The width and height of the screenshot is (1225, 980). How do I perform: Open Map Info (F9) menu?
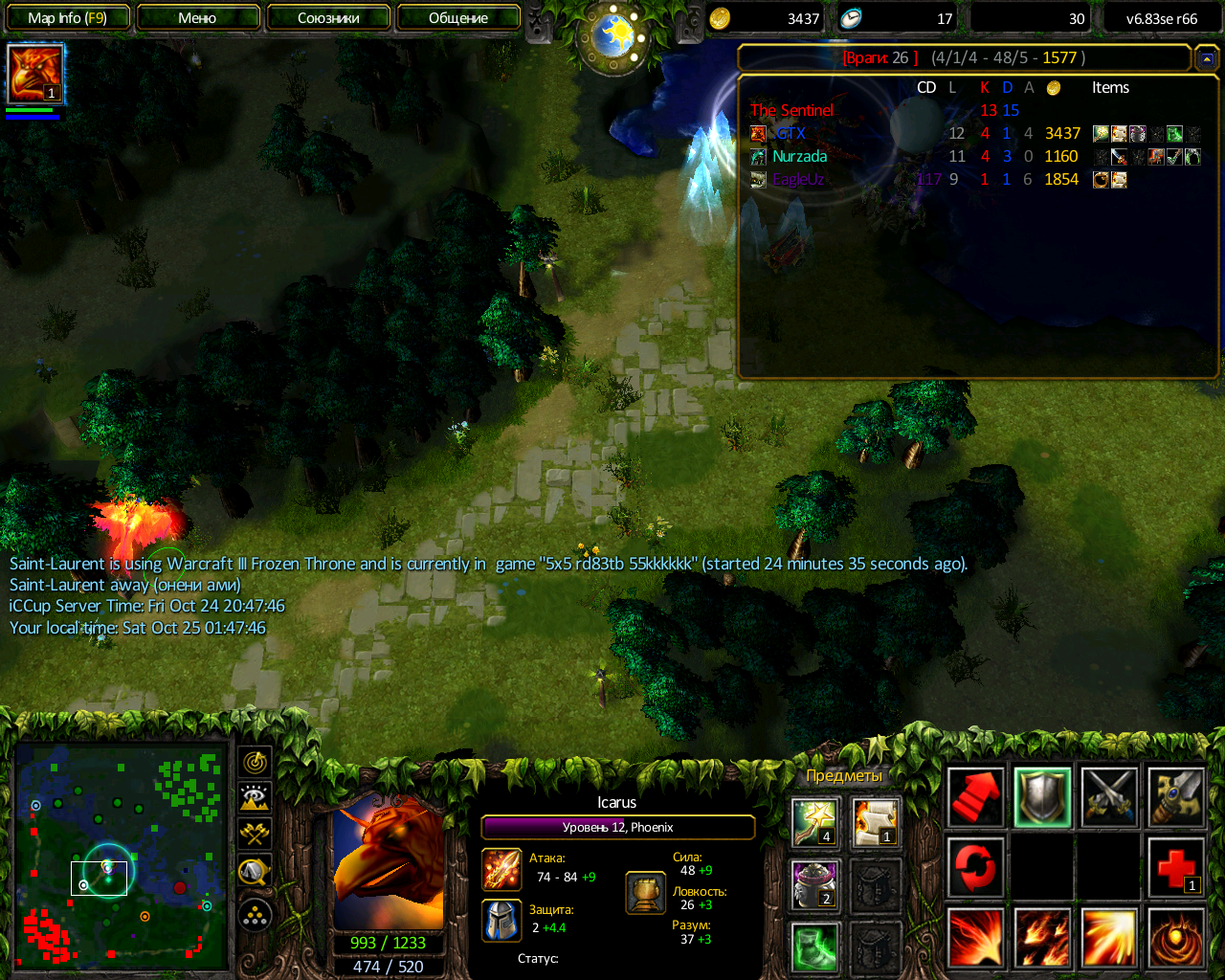tap(66, 17)
